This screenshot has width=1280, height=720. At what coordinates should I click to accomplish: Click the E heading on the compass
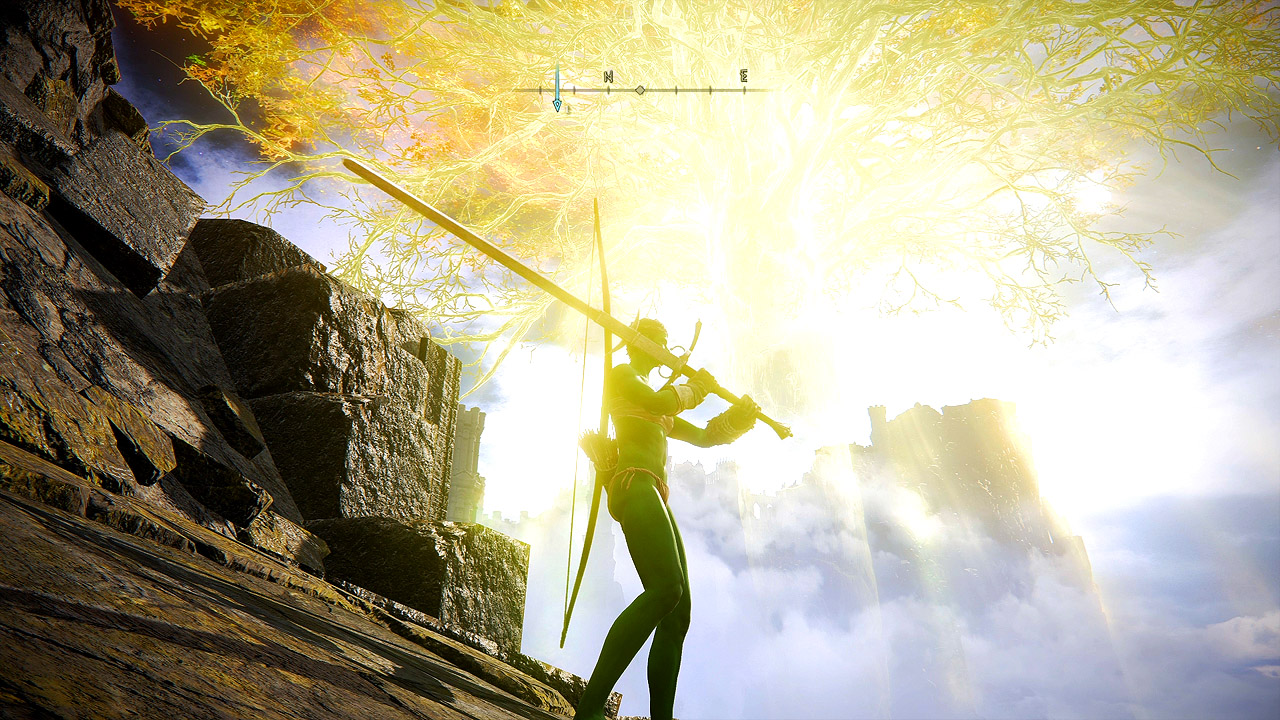point(744,75)
